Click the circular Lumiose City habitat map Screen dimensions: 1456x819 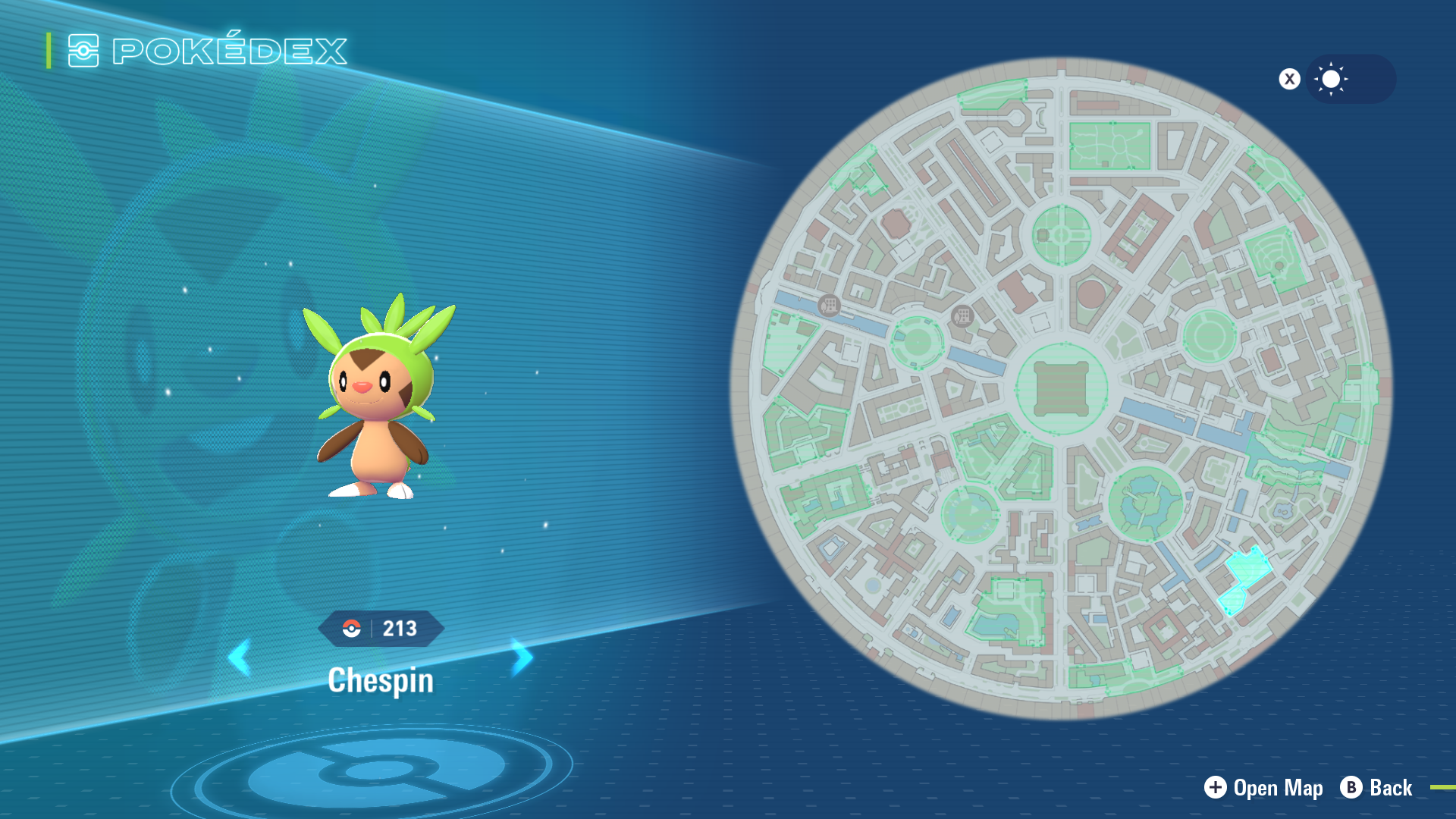point(1061,388)
